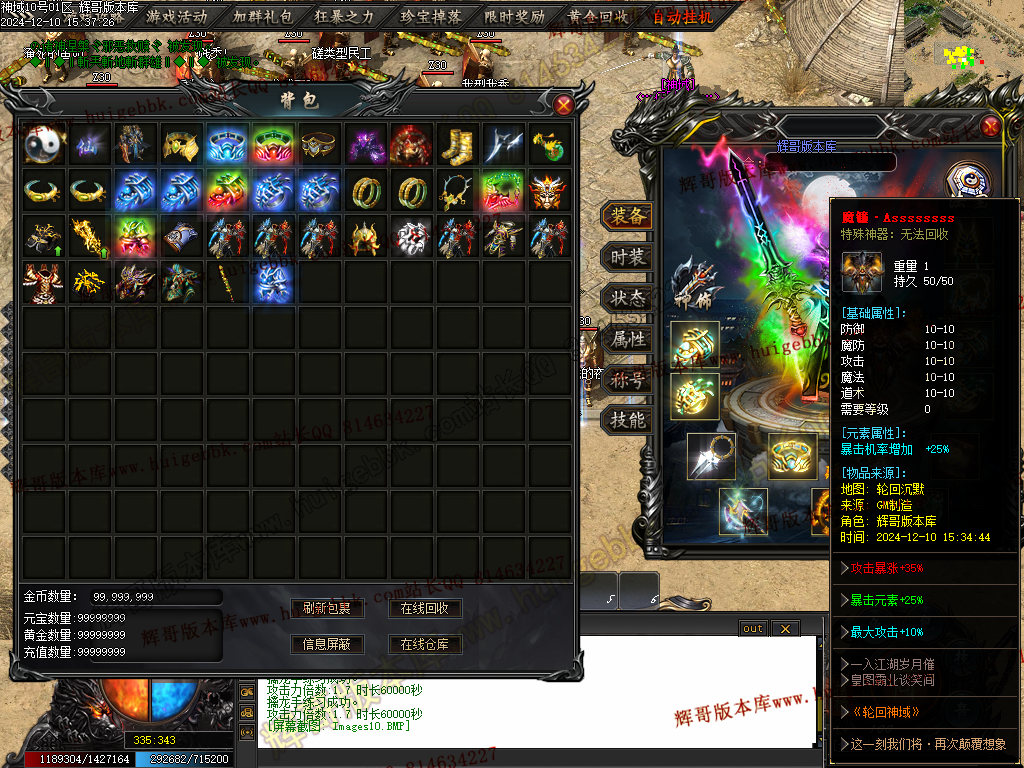Pick the flaming demon mask item
Screen dimensions: 1024x768
tap(549, 191)
